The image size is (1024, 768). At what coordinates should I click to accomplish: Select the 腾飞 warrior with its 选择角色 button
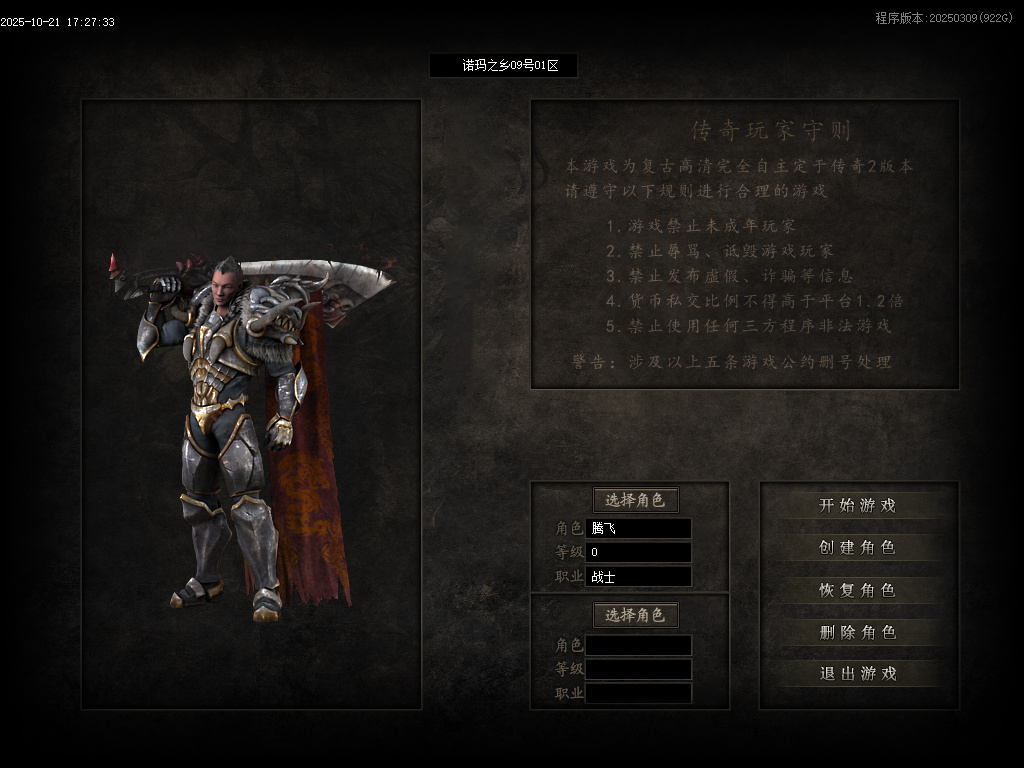point(635,501)
